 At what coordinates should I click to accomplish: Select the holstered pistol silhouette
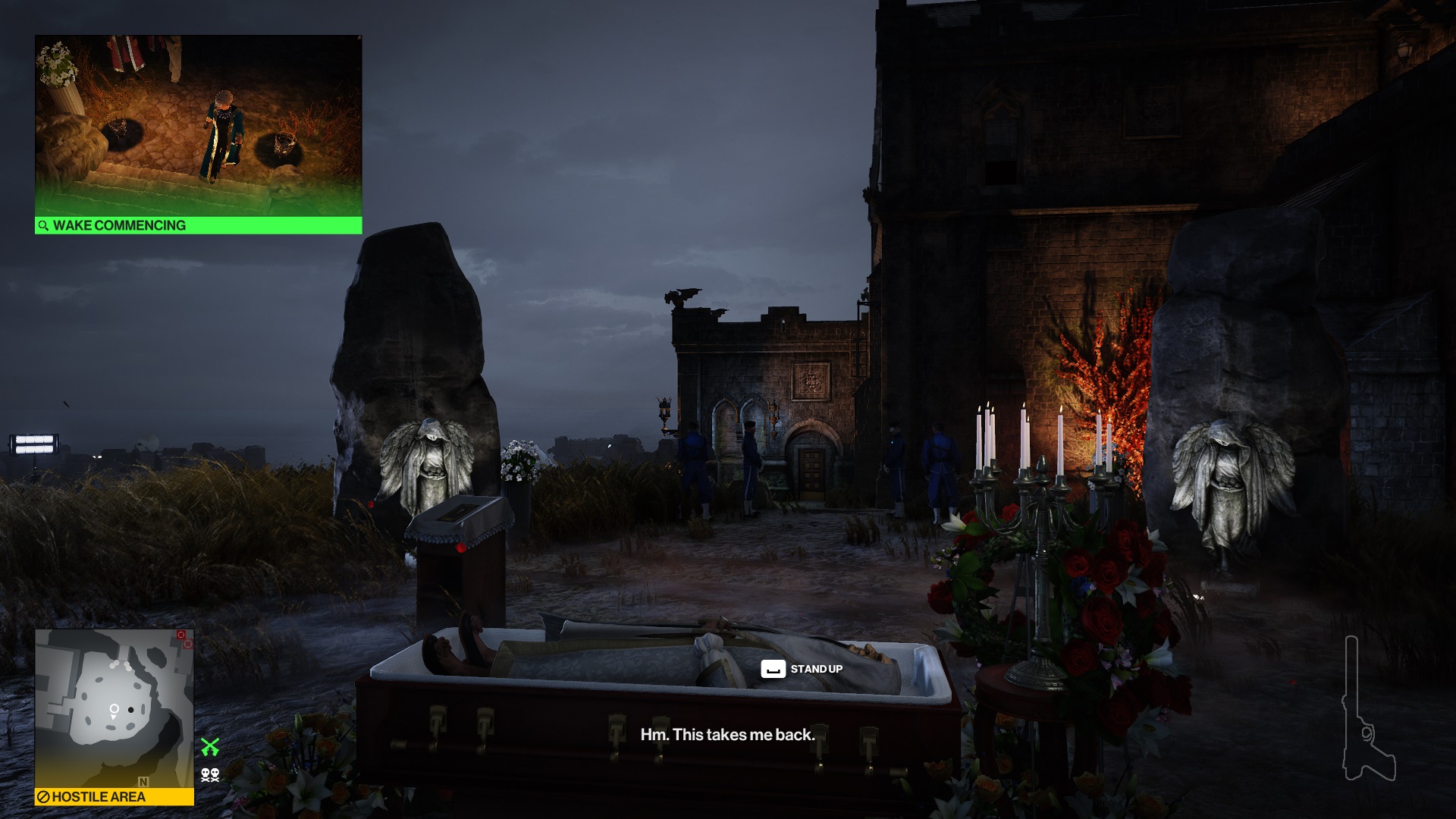(x=1367, y=711)
